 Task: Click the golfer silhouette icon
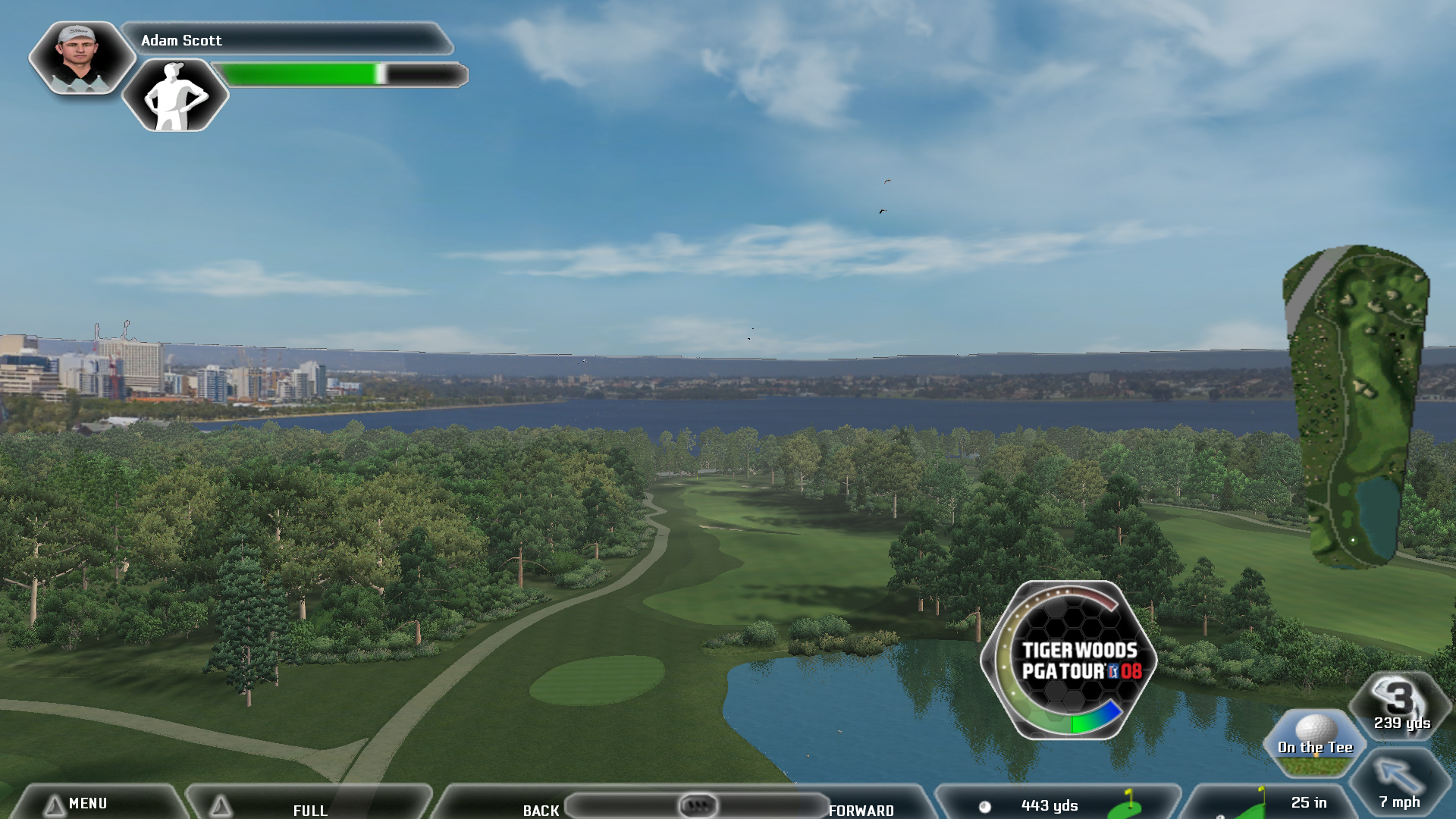click(175, 96)
